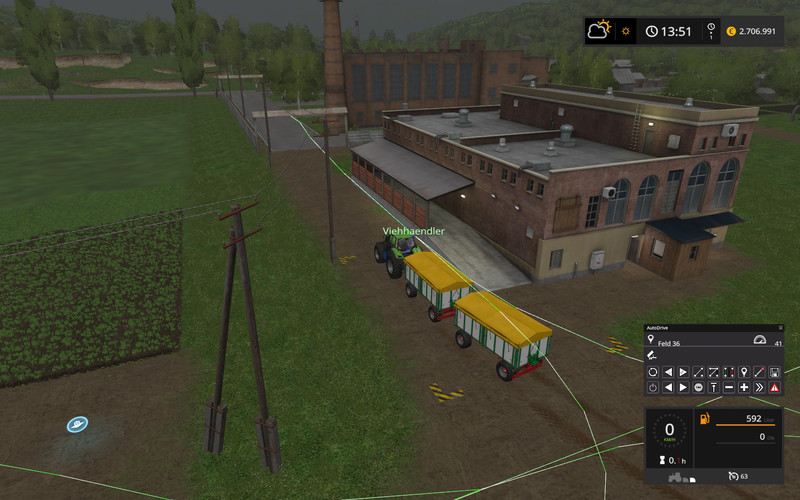Activate the green and red lane icon
800x500 pixels.
coord(728,372)
